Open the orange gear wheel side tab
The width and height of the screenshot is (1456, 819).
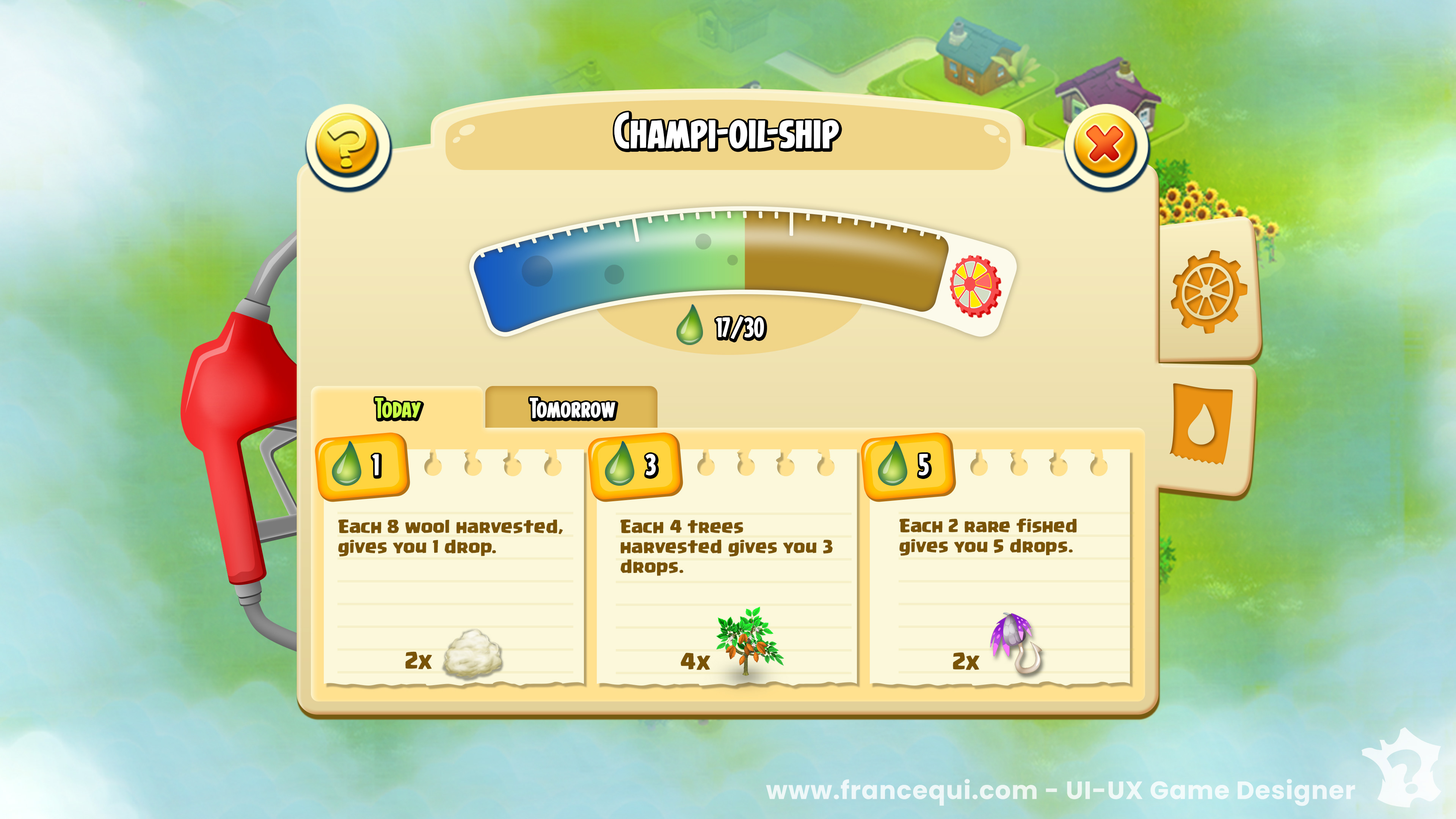[x=1208, y=292]
